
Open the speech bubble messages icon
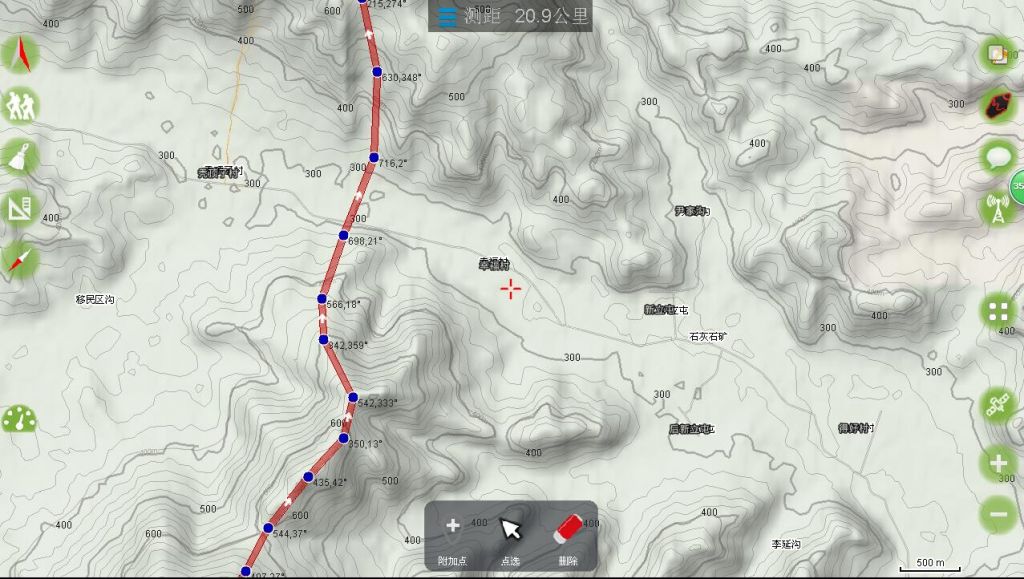coord(998,156)
